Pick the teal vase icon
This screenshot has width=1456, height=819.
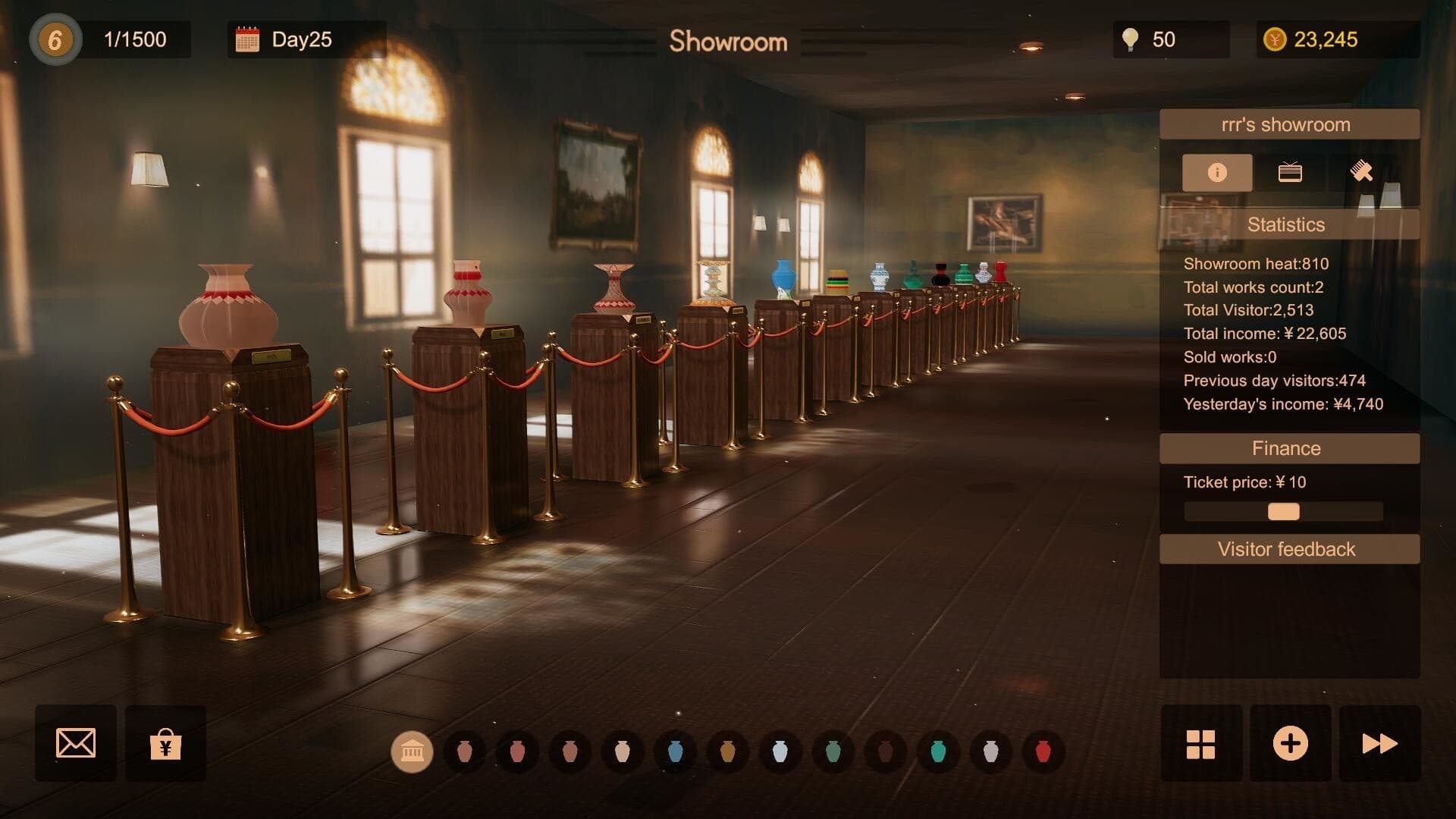tap(938, 752)
